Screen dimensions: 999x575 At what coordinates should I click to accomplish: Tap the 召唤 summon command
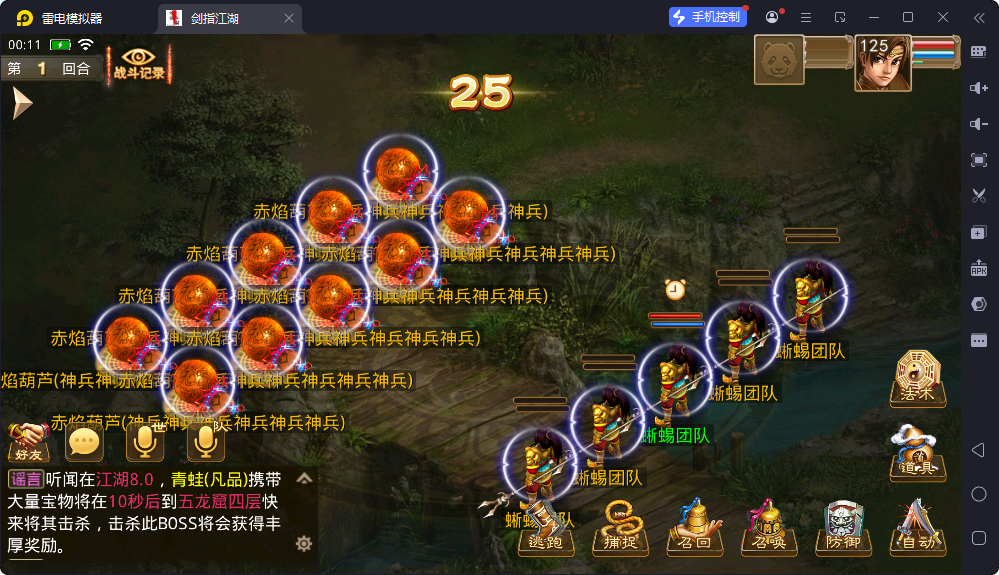pos(769,528)
